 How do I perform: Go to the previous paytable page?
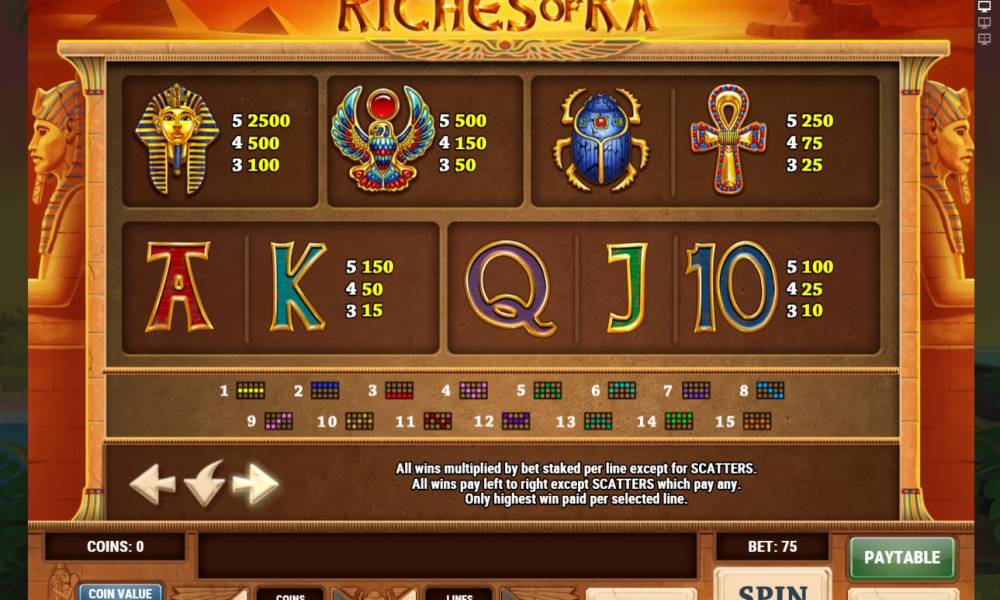152,485
